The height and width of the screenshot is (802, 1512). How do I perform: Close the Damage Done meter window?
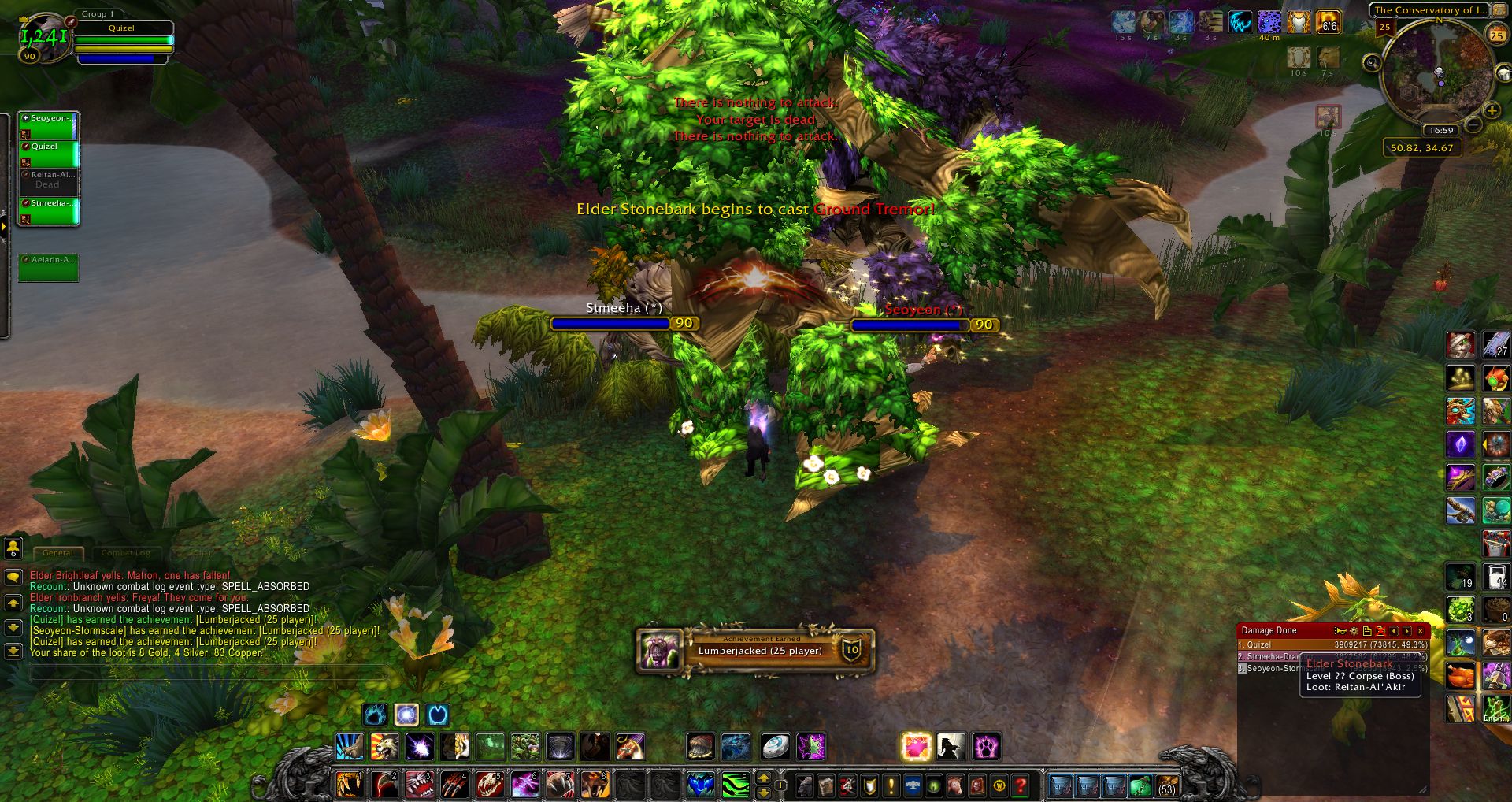pos(1421,631)
